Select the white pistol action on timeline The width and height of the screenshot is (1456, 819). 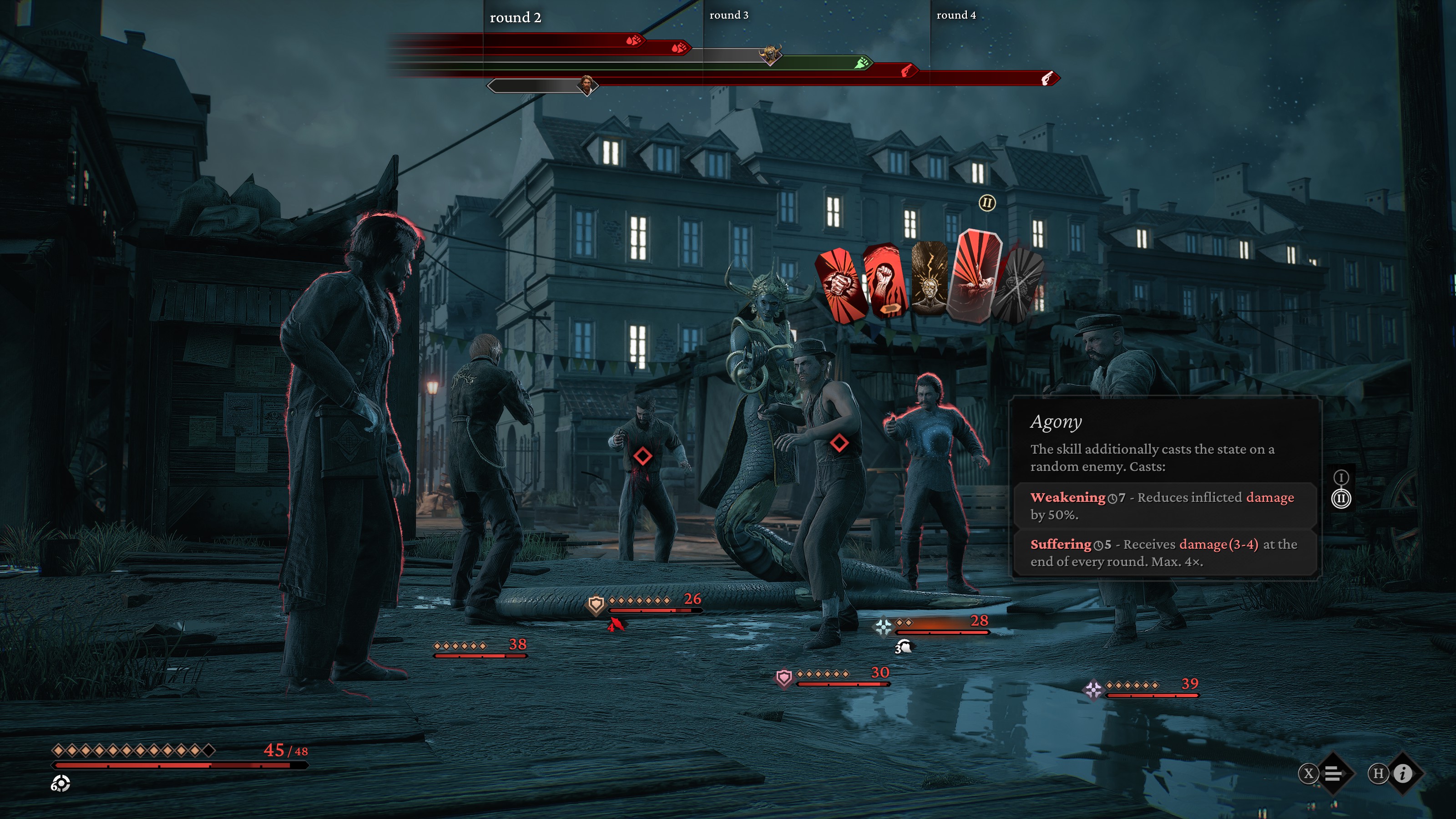(x=1047, y=79)
